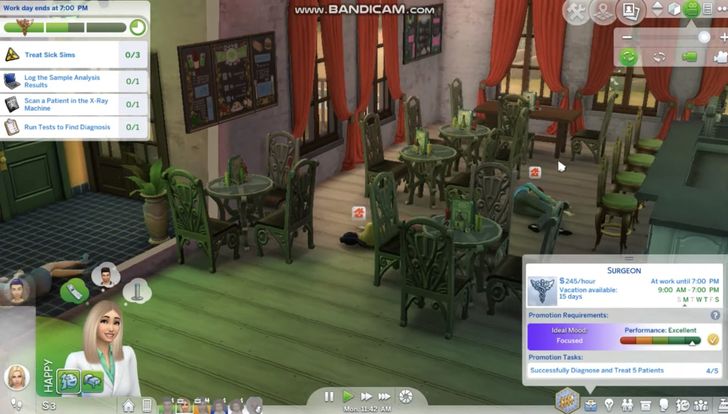Click the home icon on the bottom bar
Image resolution: width=728 pixels, height=414 pixels.
point(128,405)
